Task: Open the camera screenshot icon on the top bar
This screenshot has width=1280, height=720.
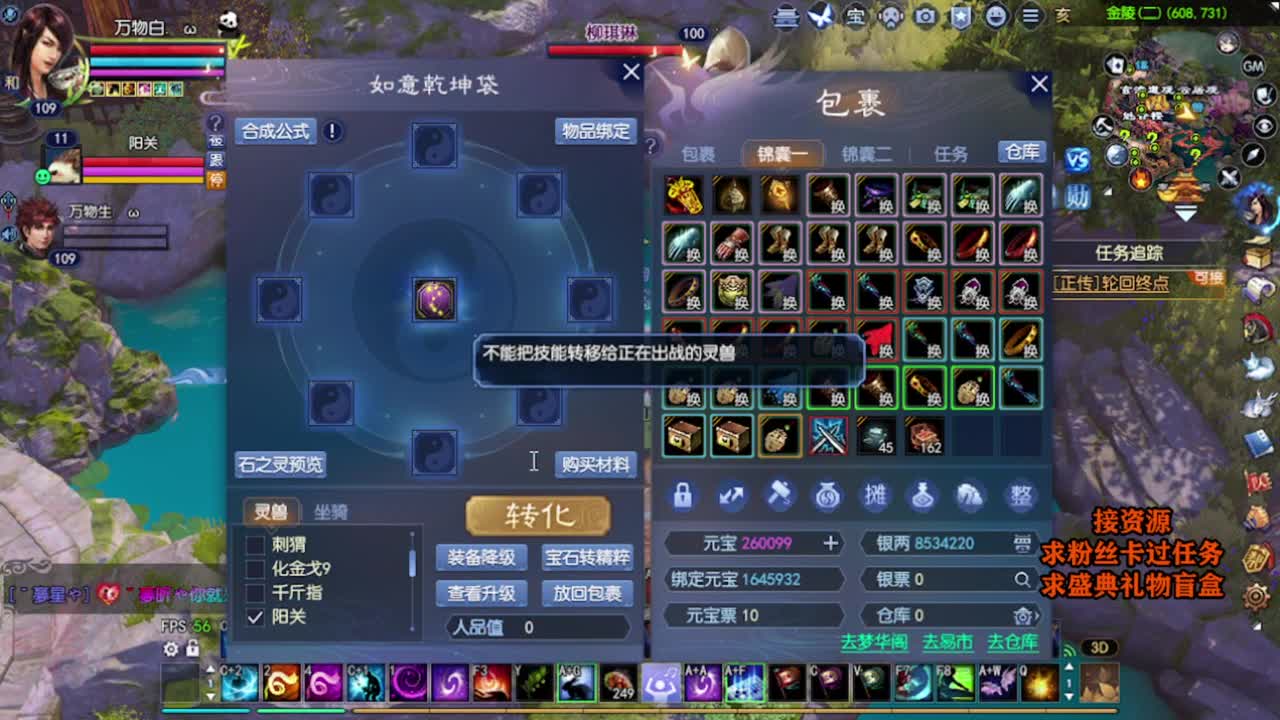Action: point(925,17)
